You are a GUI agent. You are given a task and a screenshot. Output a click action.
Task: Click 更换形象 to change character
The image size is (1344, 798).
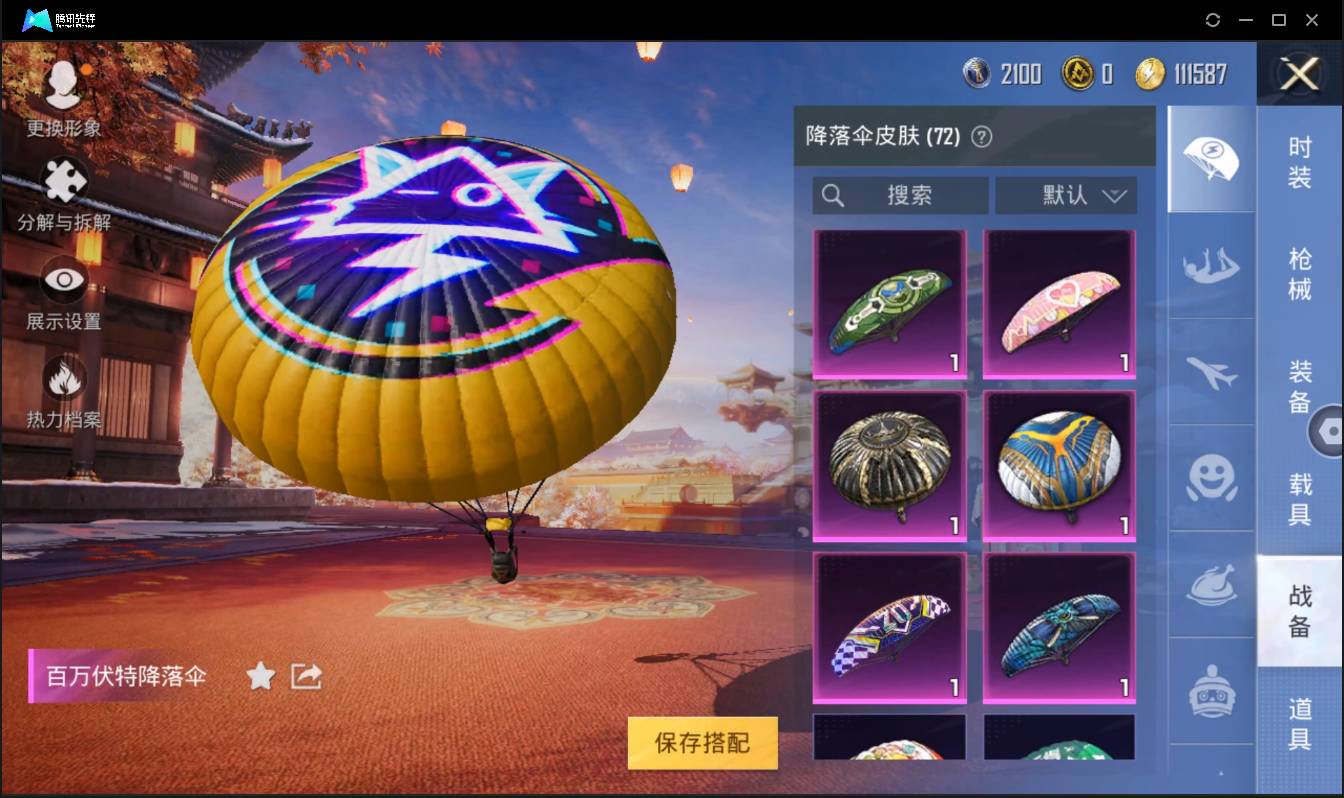(63, 90)
